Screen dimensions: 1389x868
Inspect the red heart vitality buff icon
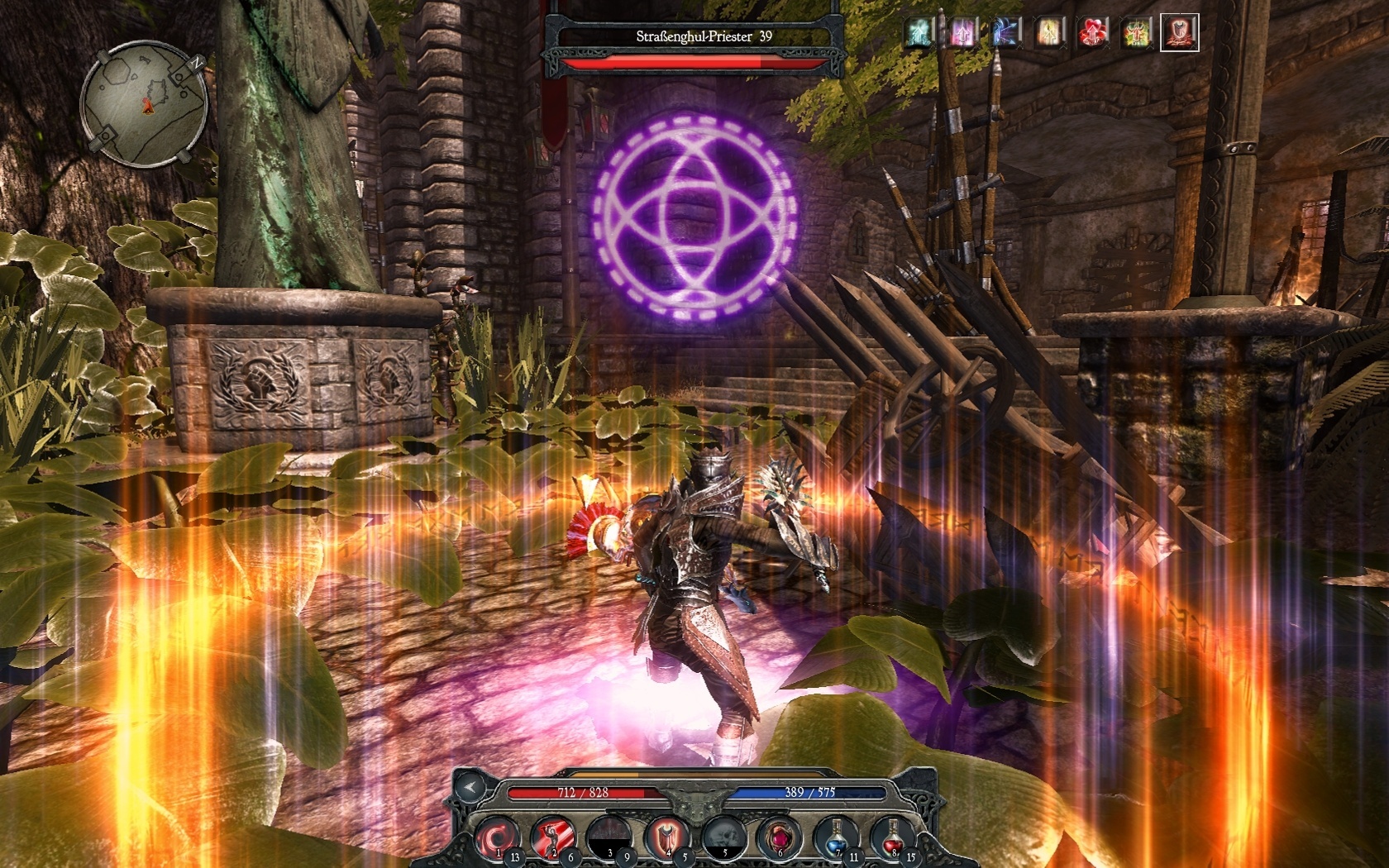[x=1093, y=33]
